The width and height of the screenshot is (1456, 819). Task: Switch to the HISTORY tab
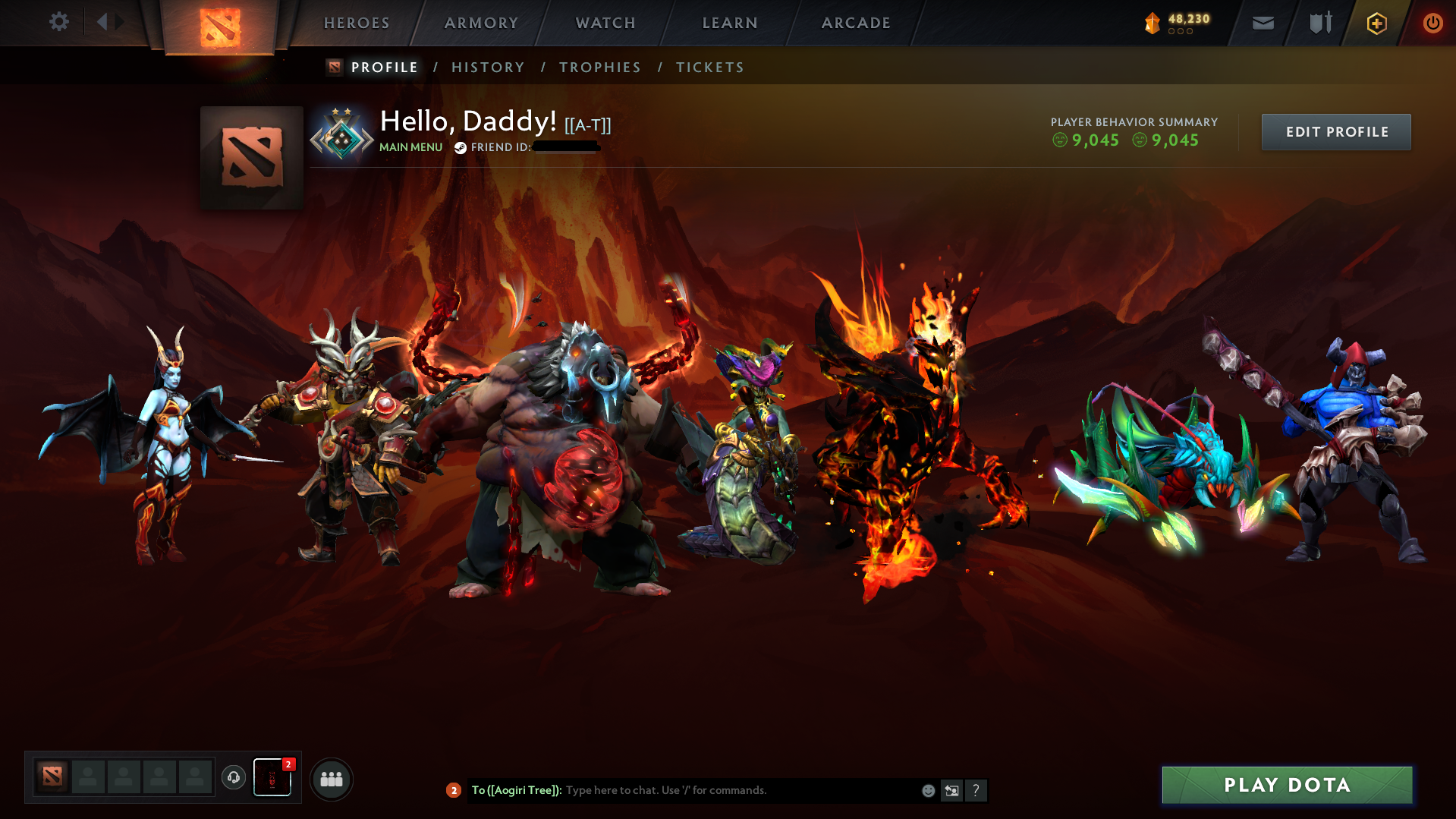coord(488,67)
